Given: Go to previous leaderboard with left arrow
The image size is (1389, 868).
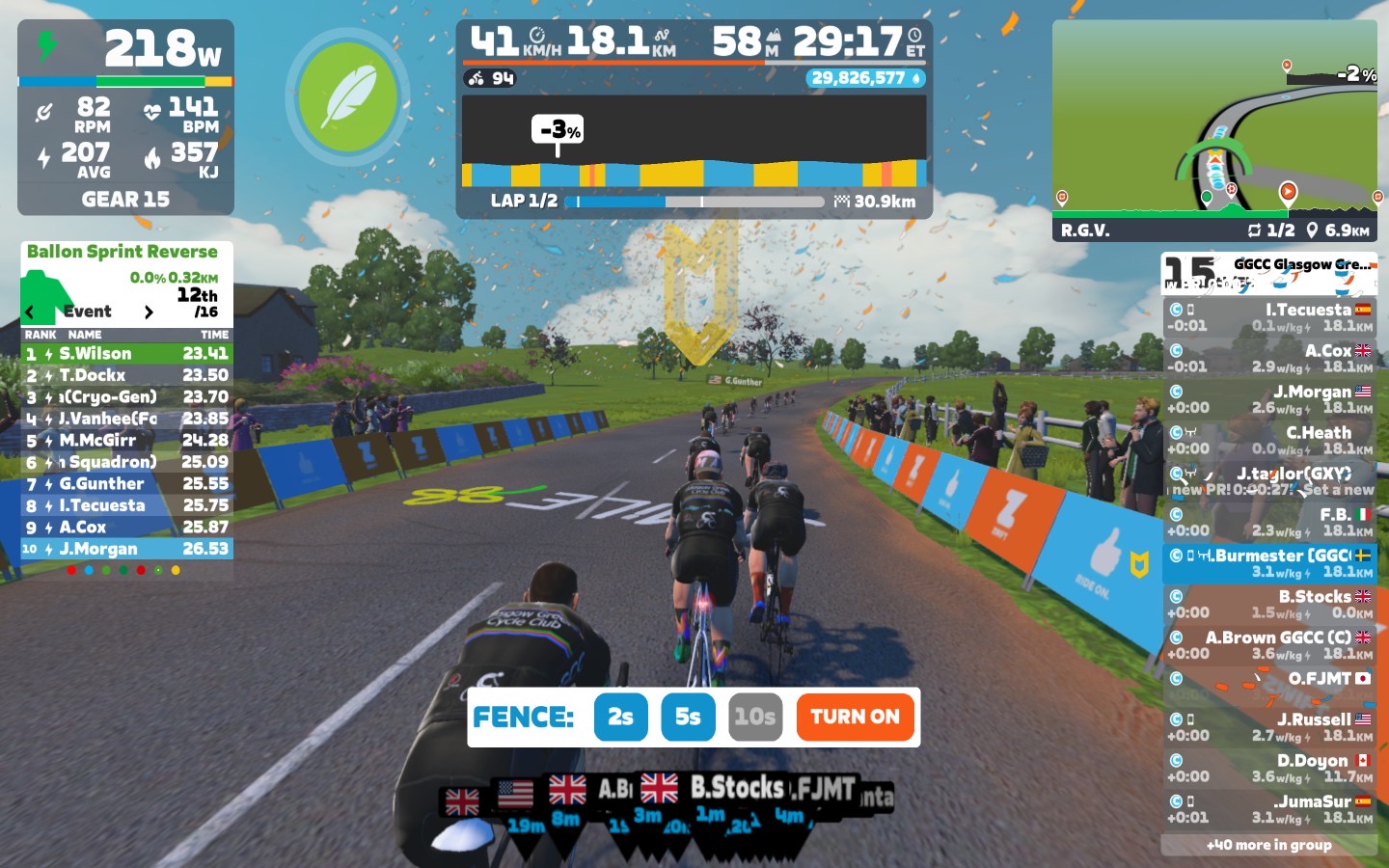Looking at the screenshot, I should (30, 312).
